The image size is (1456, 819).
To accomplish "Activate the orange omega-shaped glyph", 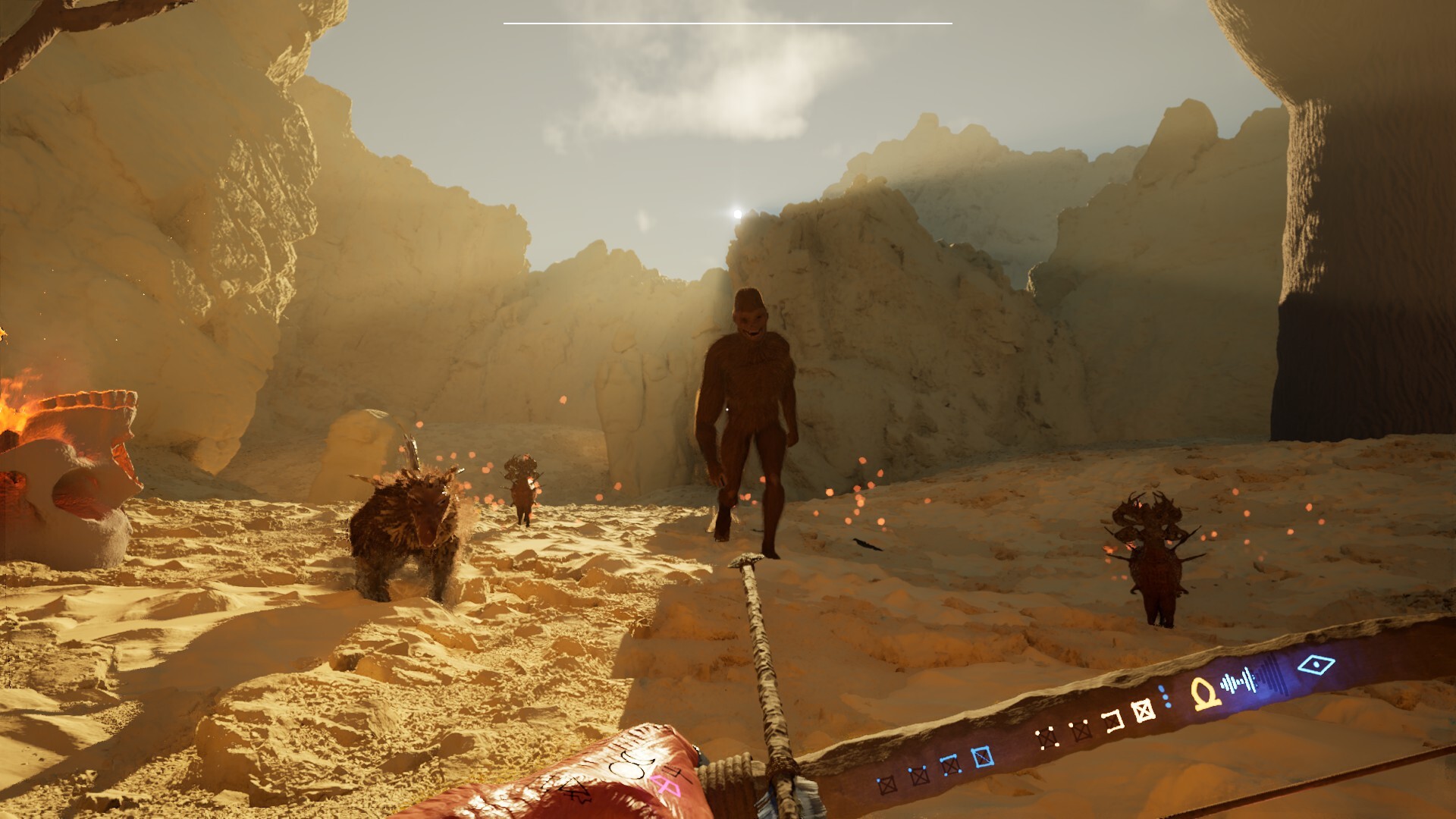I will point(1204,693).
